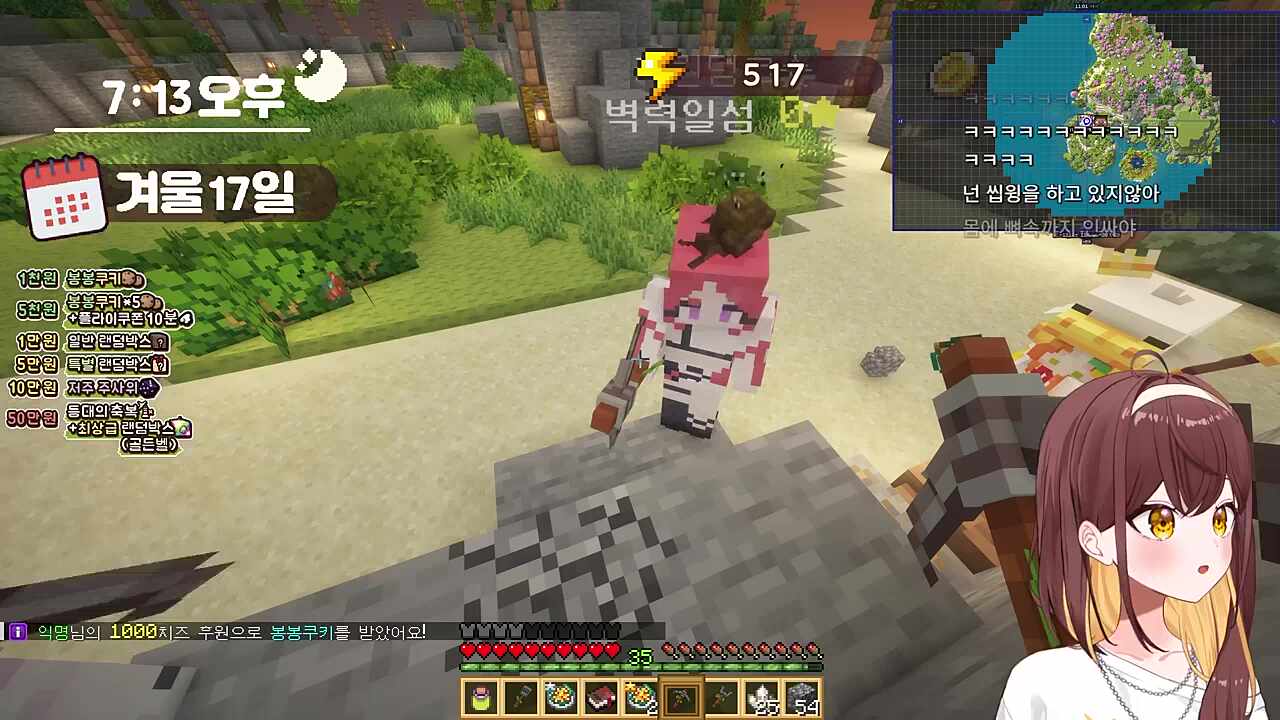Click the 50만 원 tier label

point(31,417)
